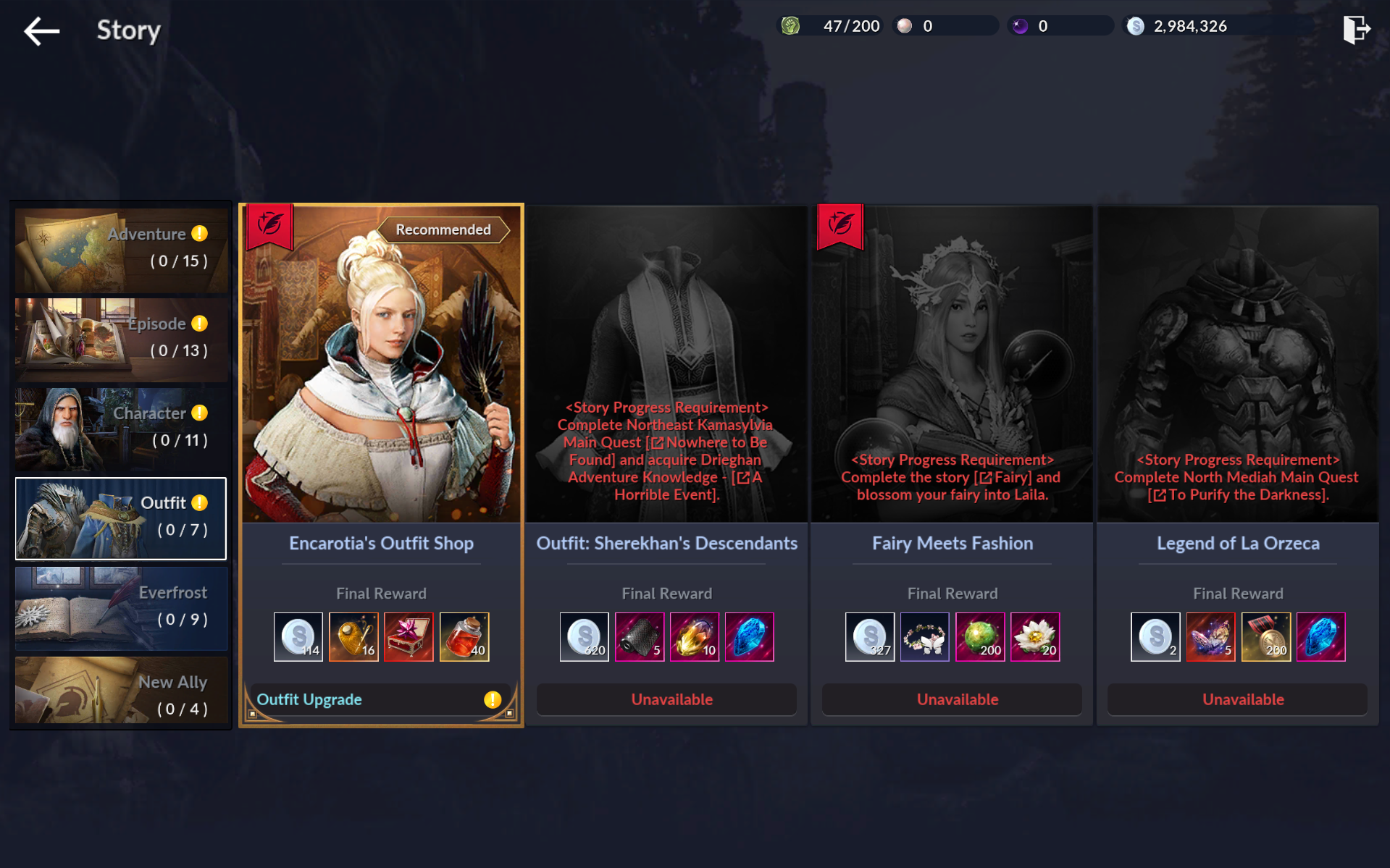1390x868 pixels.
Task: Select the Character story category
Action: coord(121,429)
